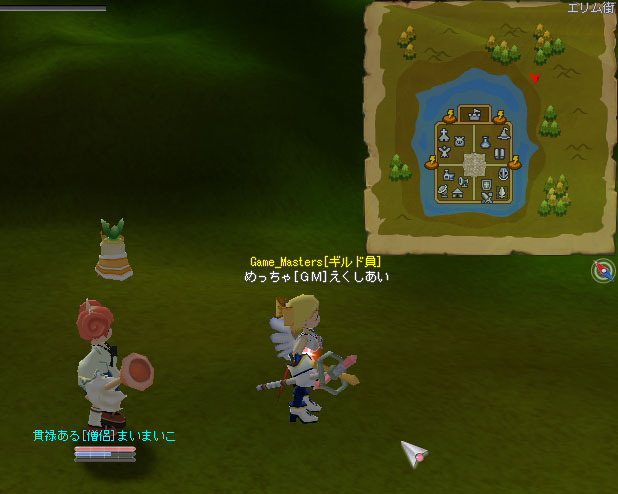Select the potion shop icon on the map
Viewport: 618px width, 494px height.
pos(483,141)
